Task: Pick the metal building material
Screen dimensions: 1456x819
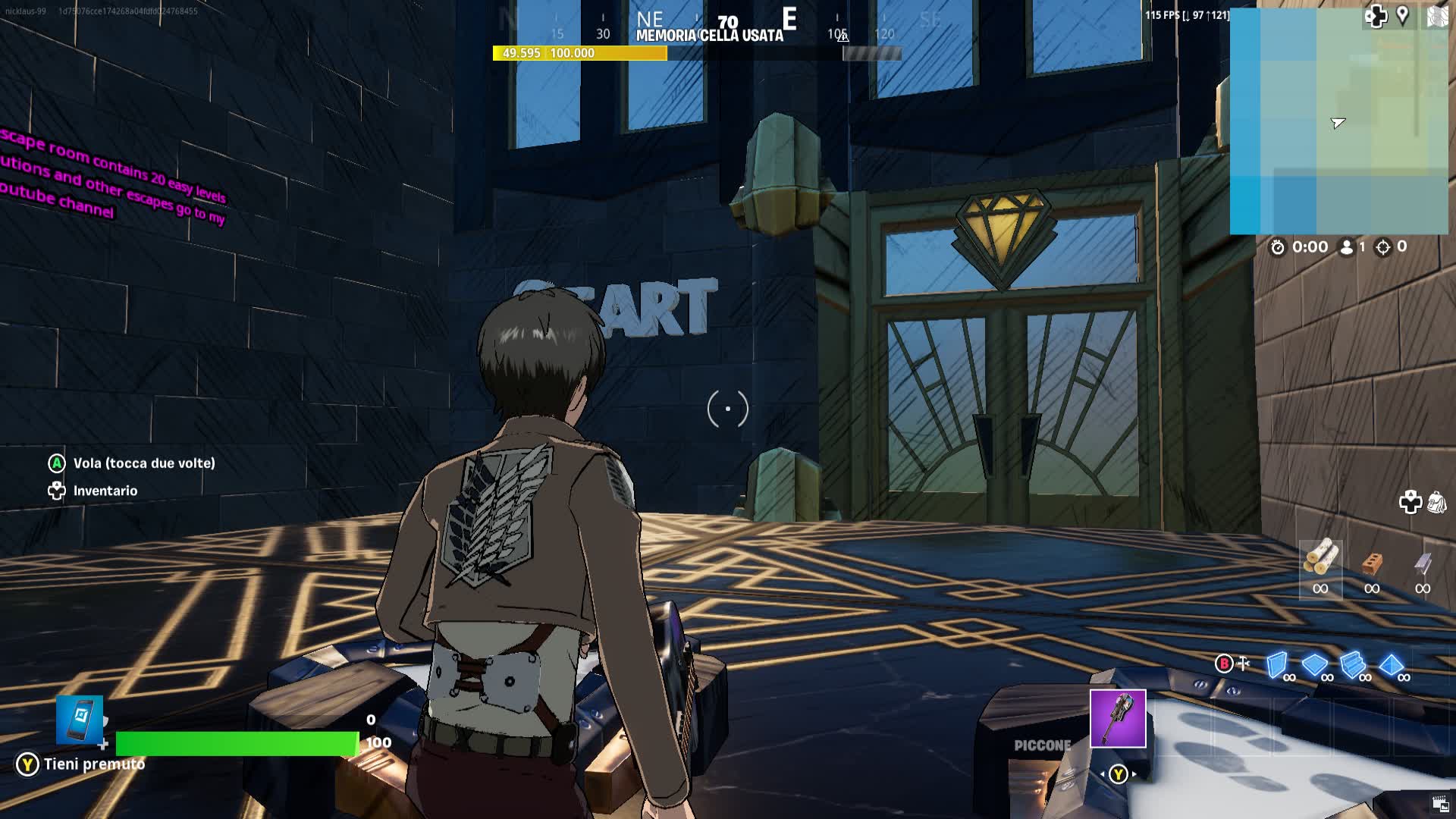Action: pos(1423,563)
